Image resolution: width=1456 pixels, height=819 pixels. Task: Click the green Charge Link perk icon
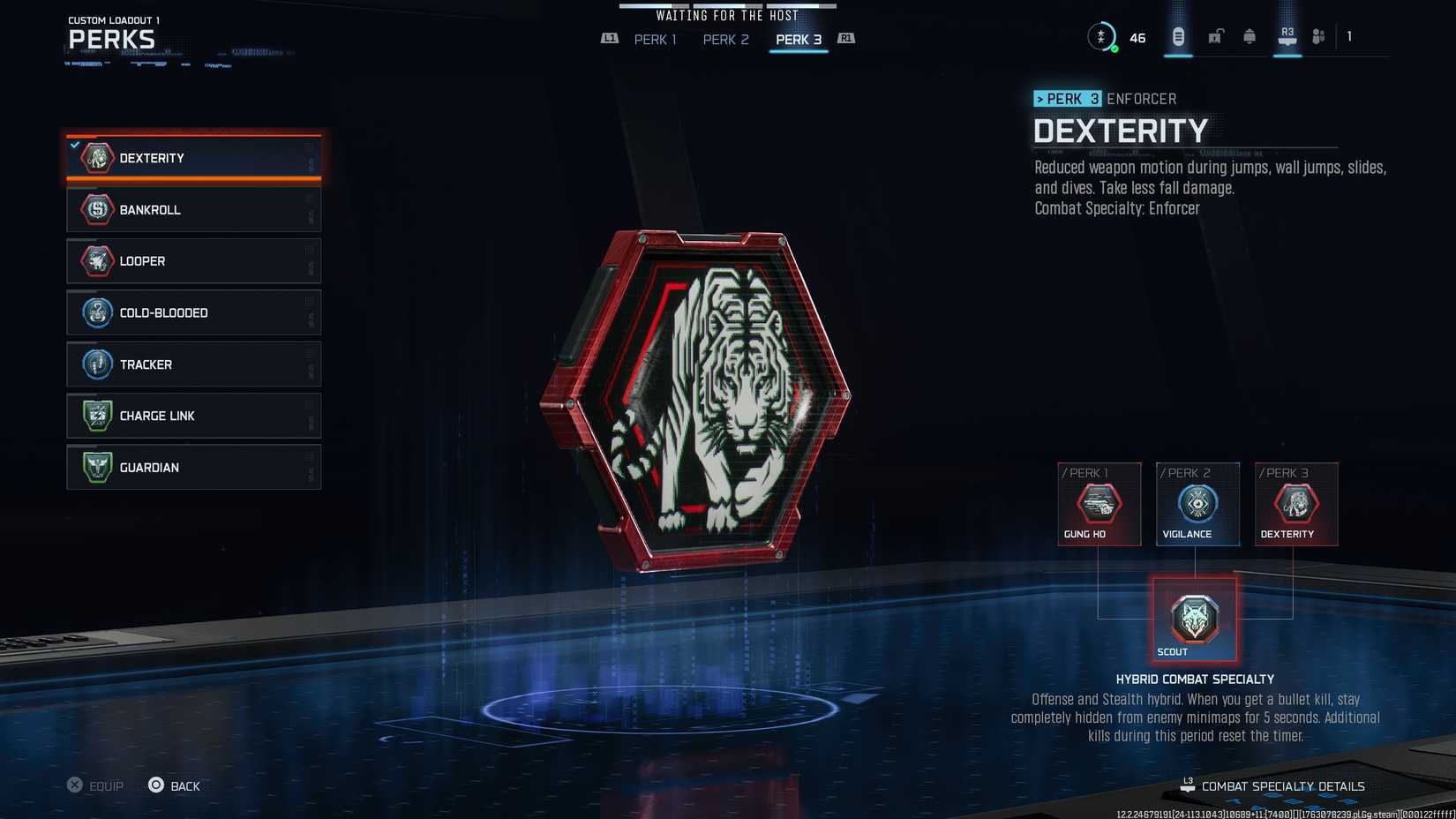[x=97, y=415]
